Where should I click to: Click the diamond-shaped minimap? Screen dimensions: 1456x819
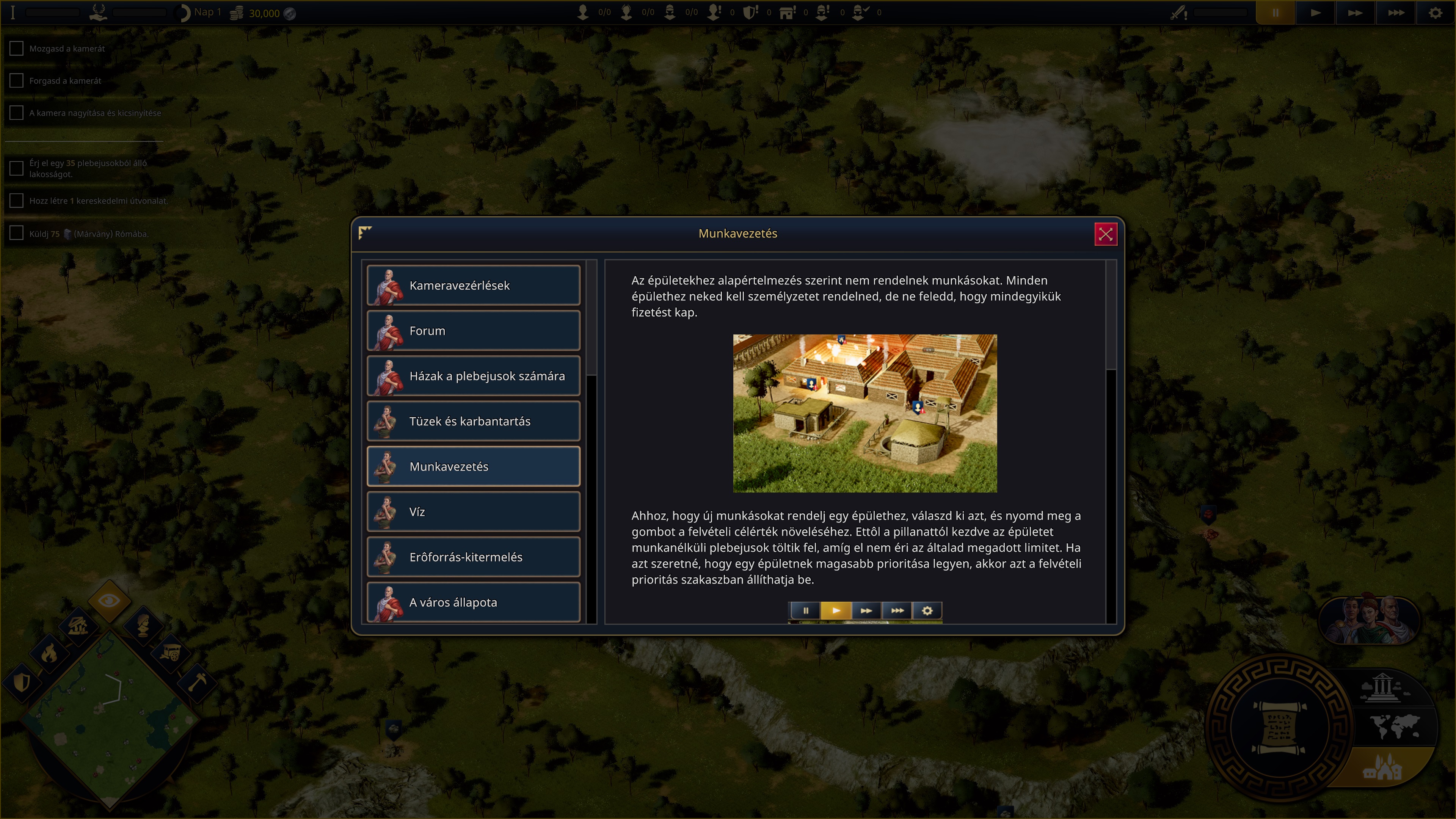point(110,718)
